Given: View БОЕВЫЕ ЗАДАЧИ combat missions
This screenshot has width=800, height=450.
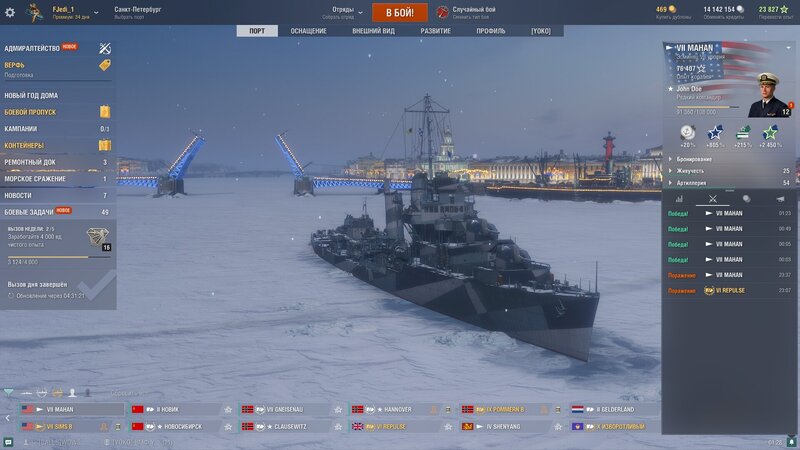Looking at the screenshot, I should (x=28, y=212).
